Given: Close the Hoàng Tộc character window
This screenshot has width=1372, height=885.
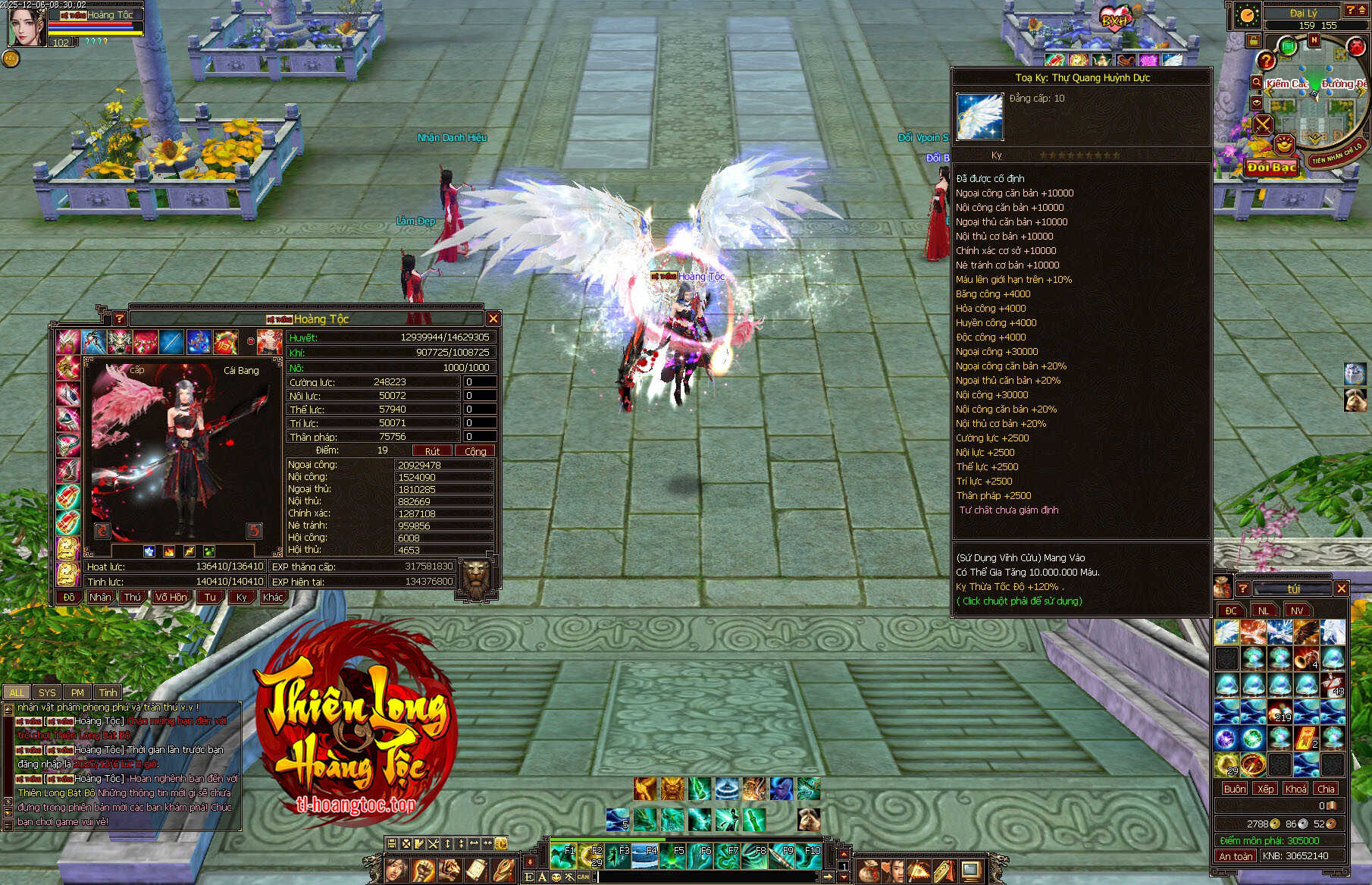Looking at the screenshot, I should (493, 319).
